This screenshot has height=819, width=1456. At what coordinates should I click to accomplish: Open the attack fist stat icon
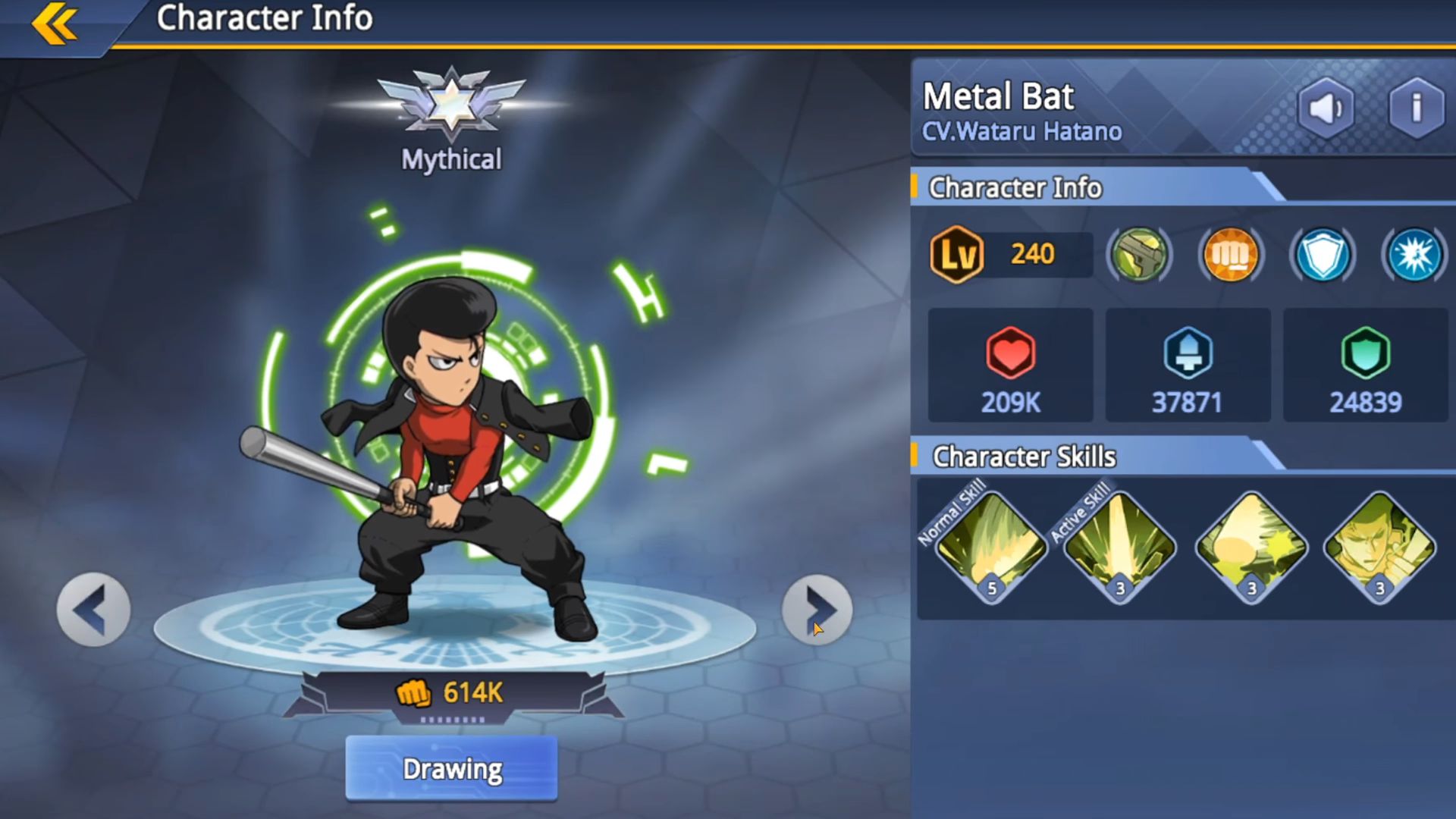point(1230,256)
